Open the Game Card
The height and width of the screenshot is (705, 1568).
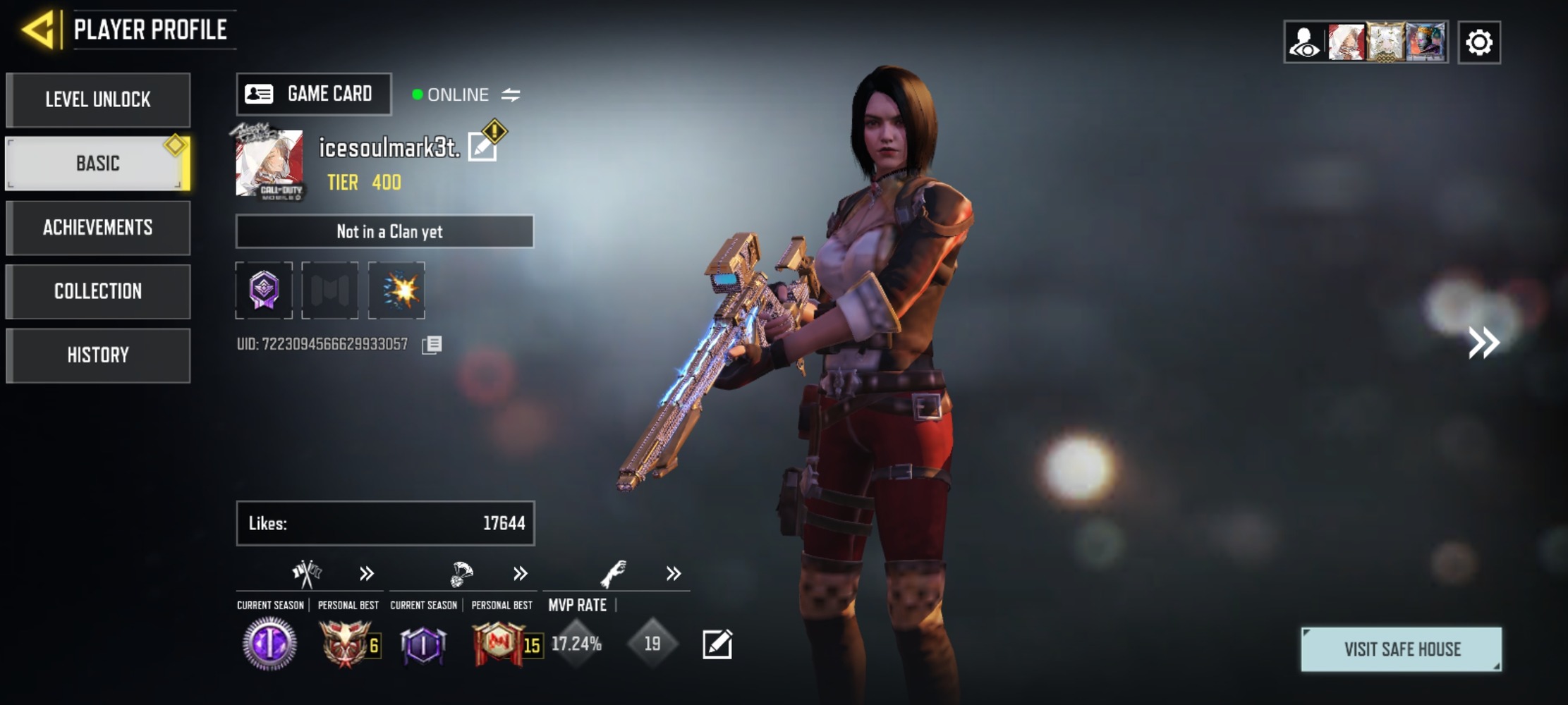click(x=314, y=94)
